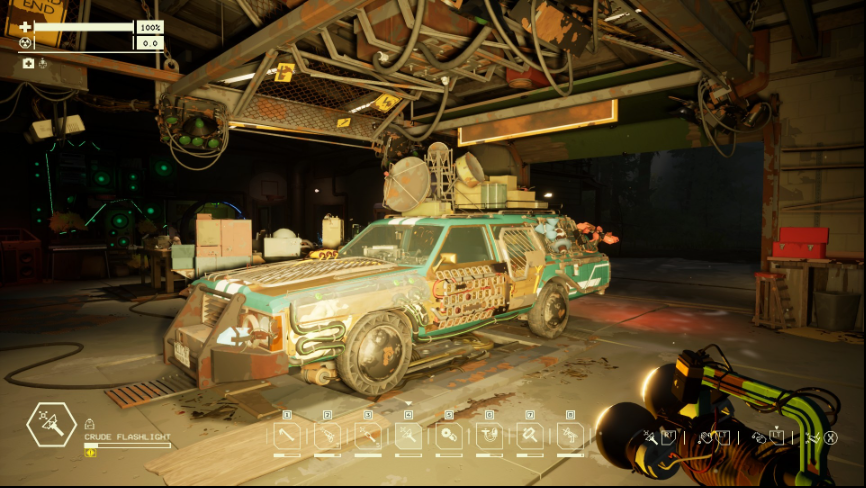Select the crowbar in hotbar slot 1
Screen dimensions: 866x488
coord(287,435)
